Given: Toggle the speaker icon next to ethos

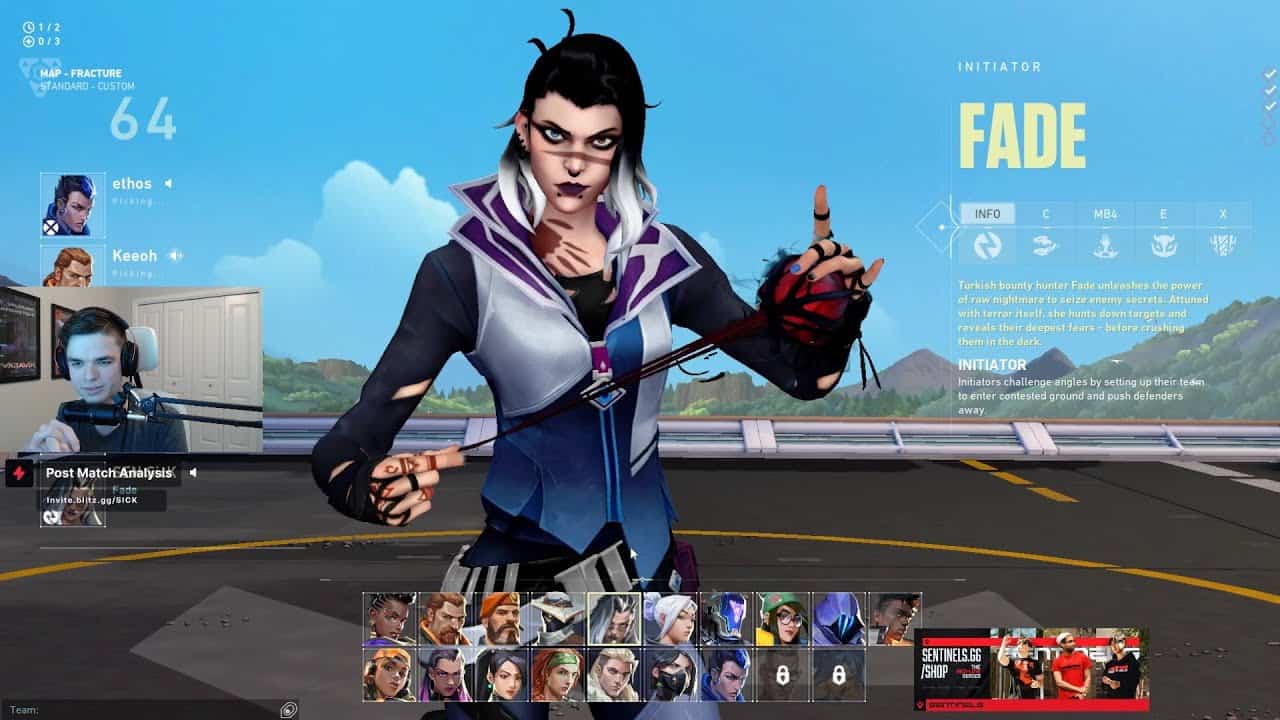Looking at the screenshot, I should tap(168, 184).
